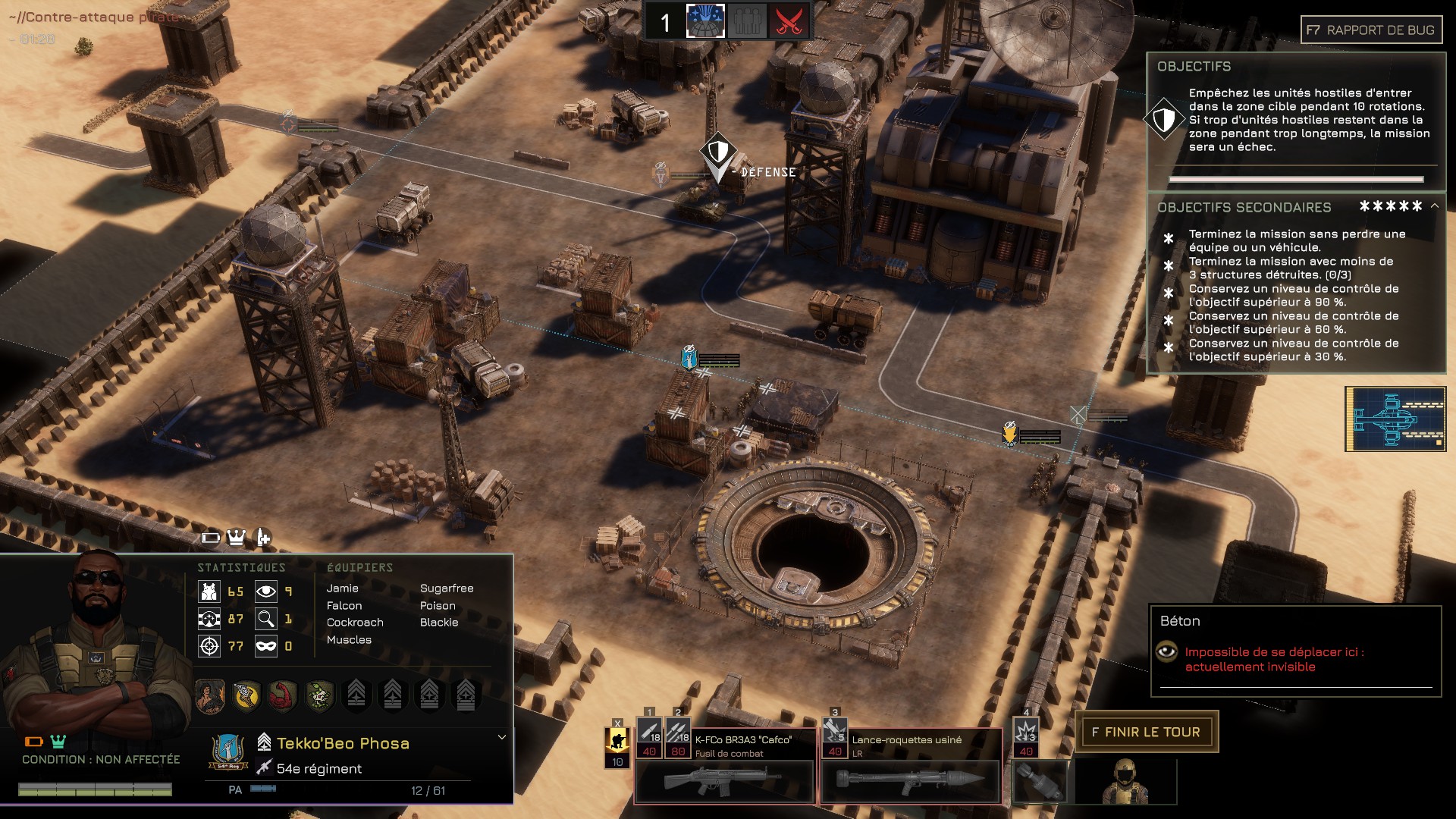Select the K-FCo BR3A3 Cafco rifle
This screenshot has width=1456, height=819.
pos(723,781)
